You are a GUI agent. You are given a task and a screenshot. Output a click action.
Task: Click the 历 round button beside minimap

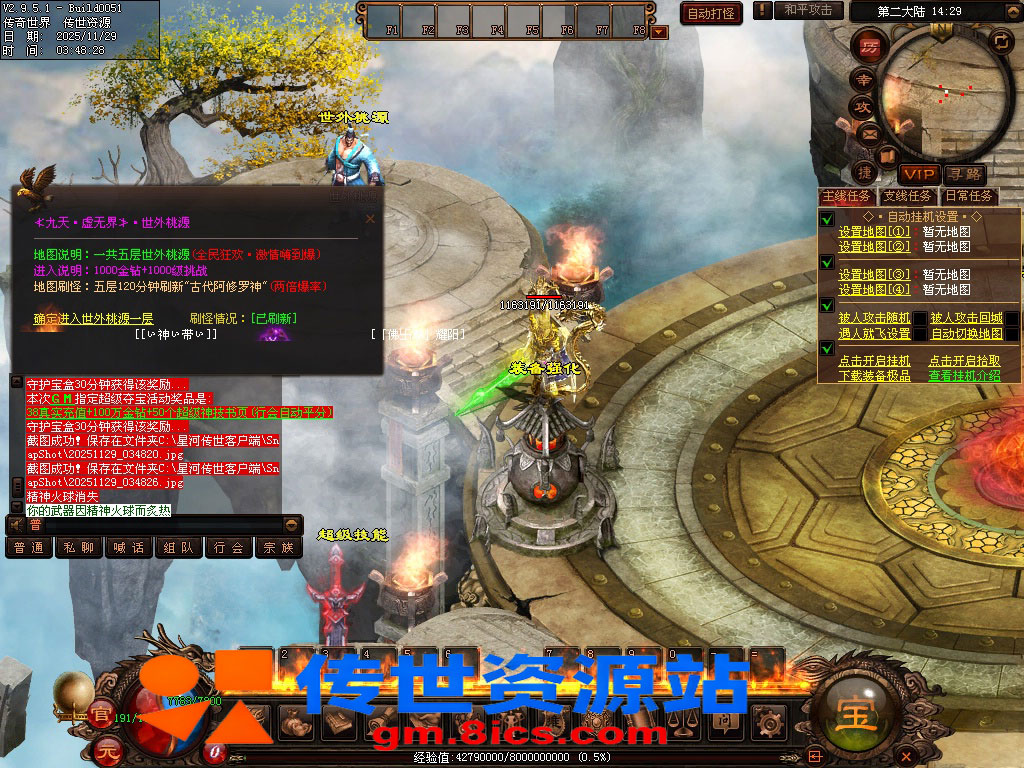tap(870, 47)
